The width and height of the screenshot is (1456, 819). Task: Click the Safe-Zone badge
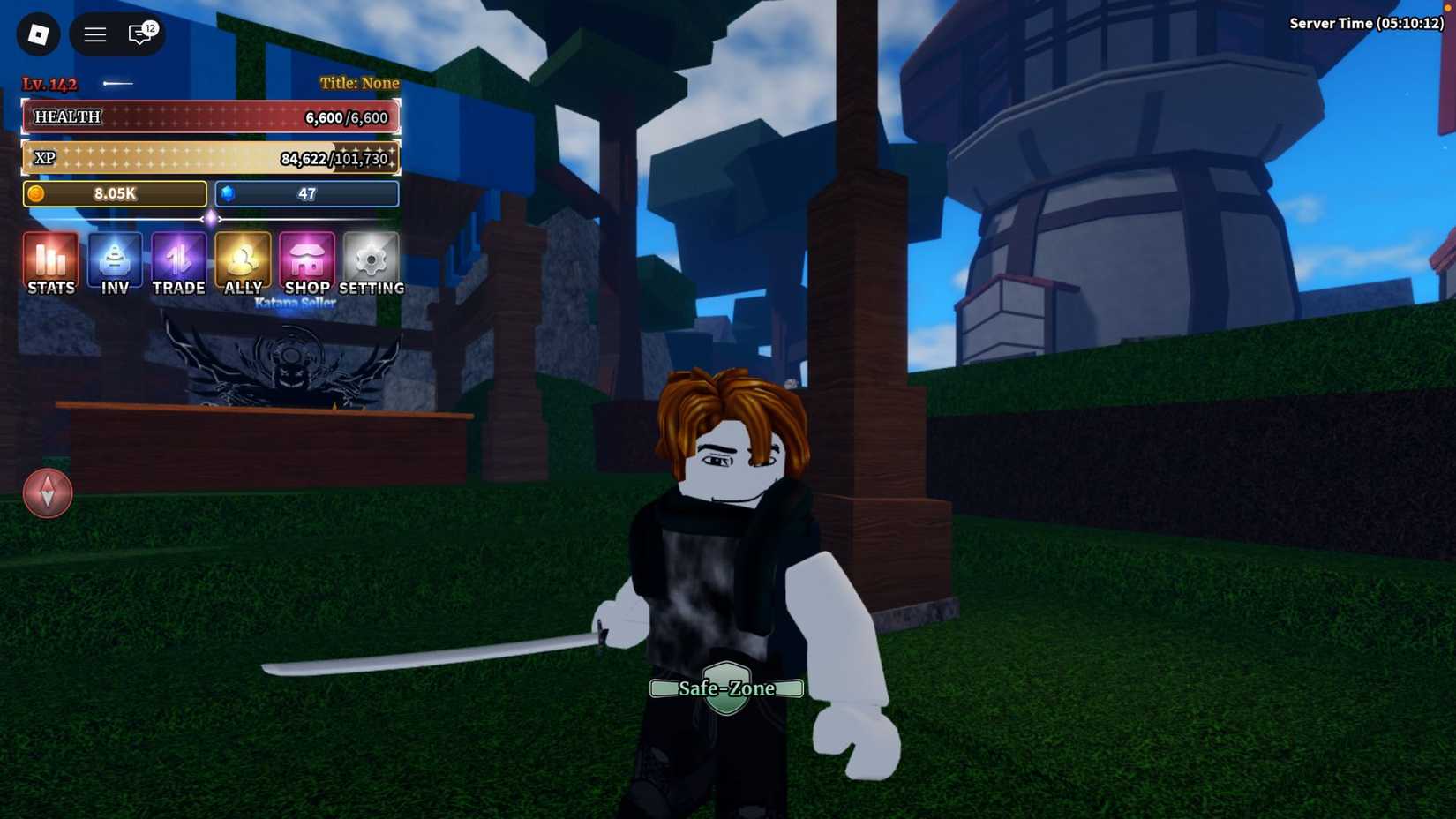point(726,688)
